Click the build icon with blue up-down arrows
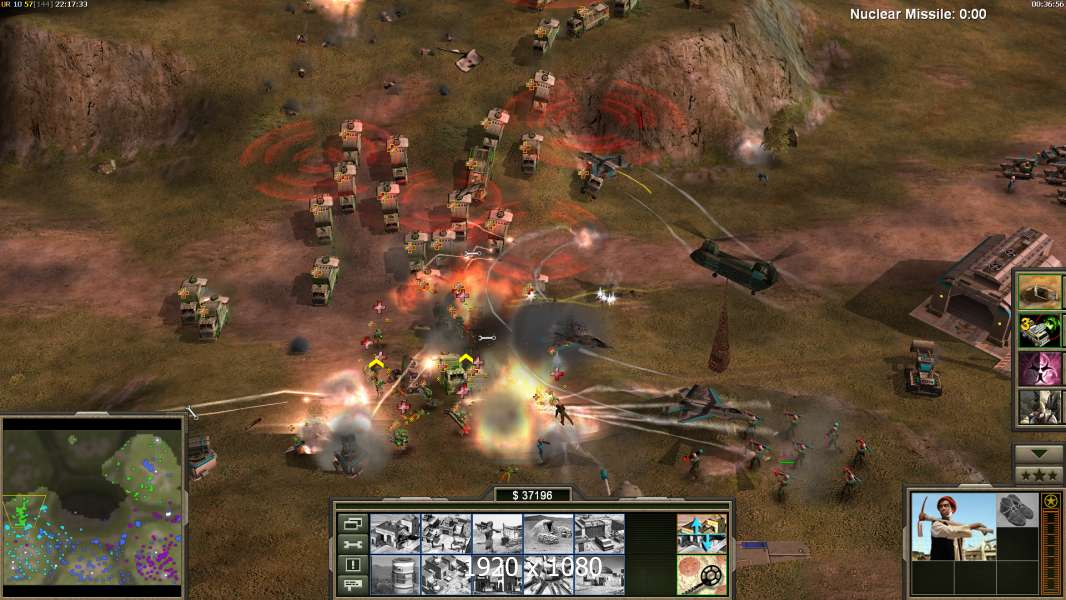 701,534
